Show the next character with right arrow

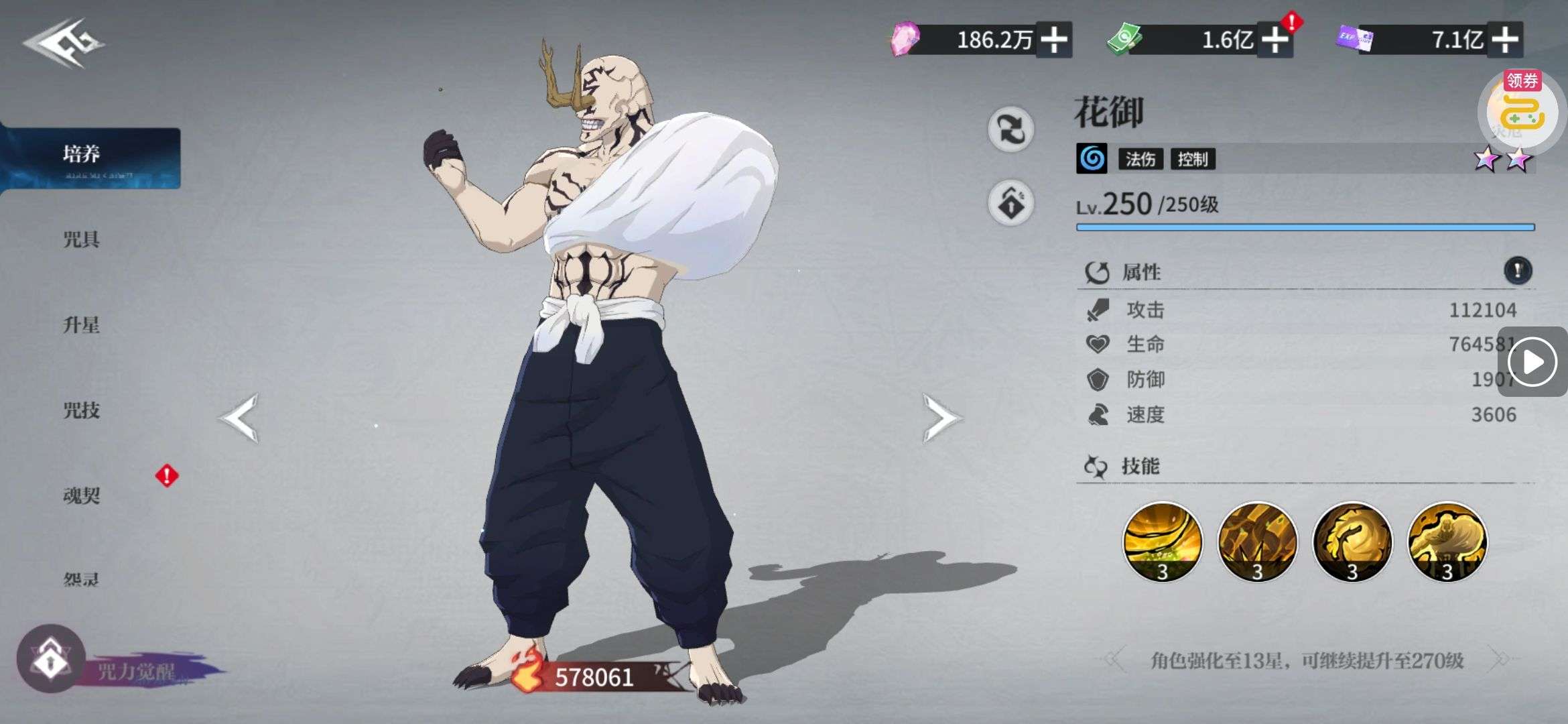(940, 418)
